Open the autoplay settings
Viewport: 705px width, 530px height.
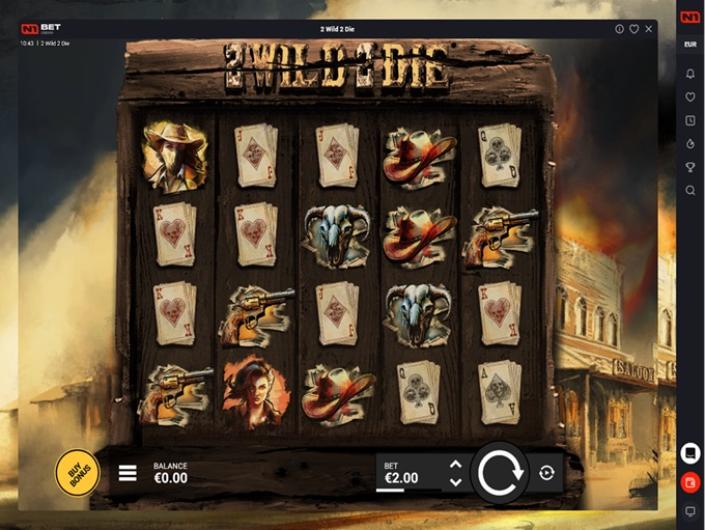pyautogui.click(x=546, y=473)
